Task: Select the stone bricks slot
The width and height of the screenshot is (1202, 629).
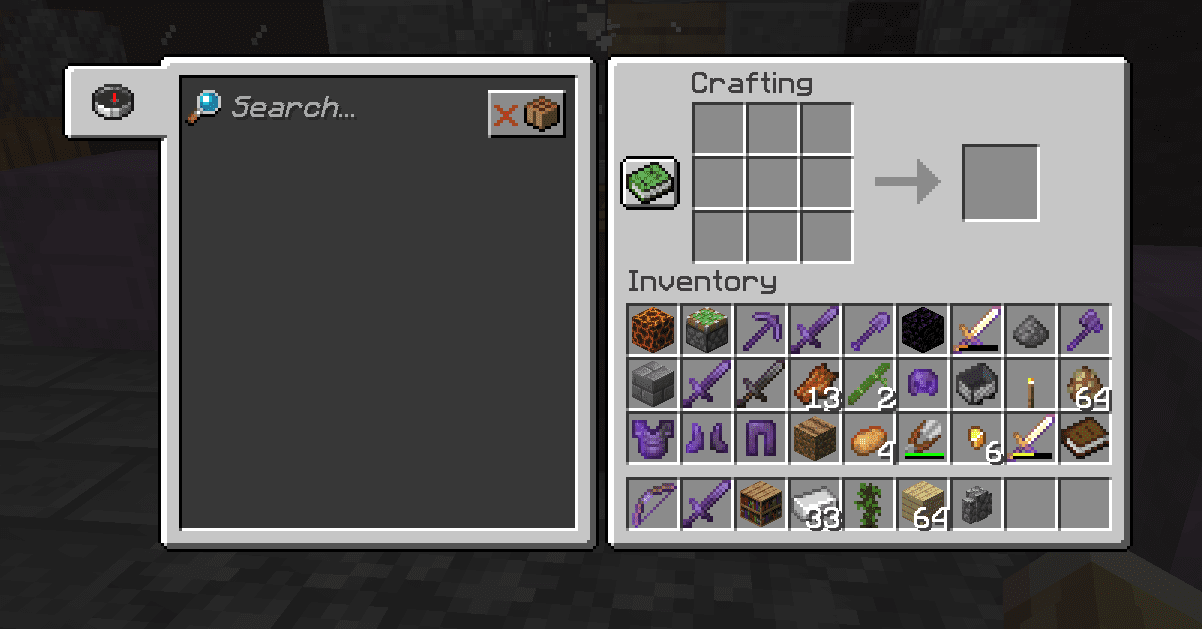Action: click(x=653, y=384)
